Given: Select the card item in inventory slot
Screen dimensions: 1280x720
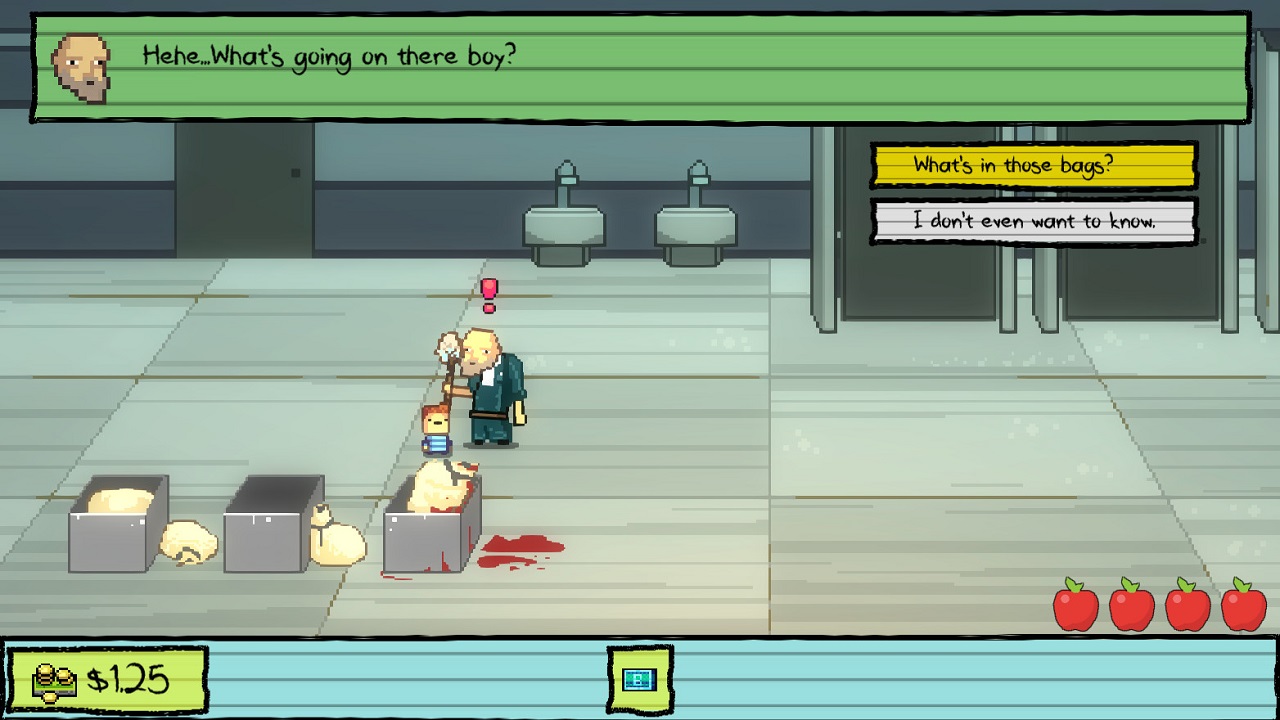Looking at the screenshot, I should 639,680.
